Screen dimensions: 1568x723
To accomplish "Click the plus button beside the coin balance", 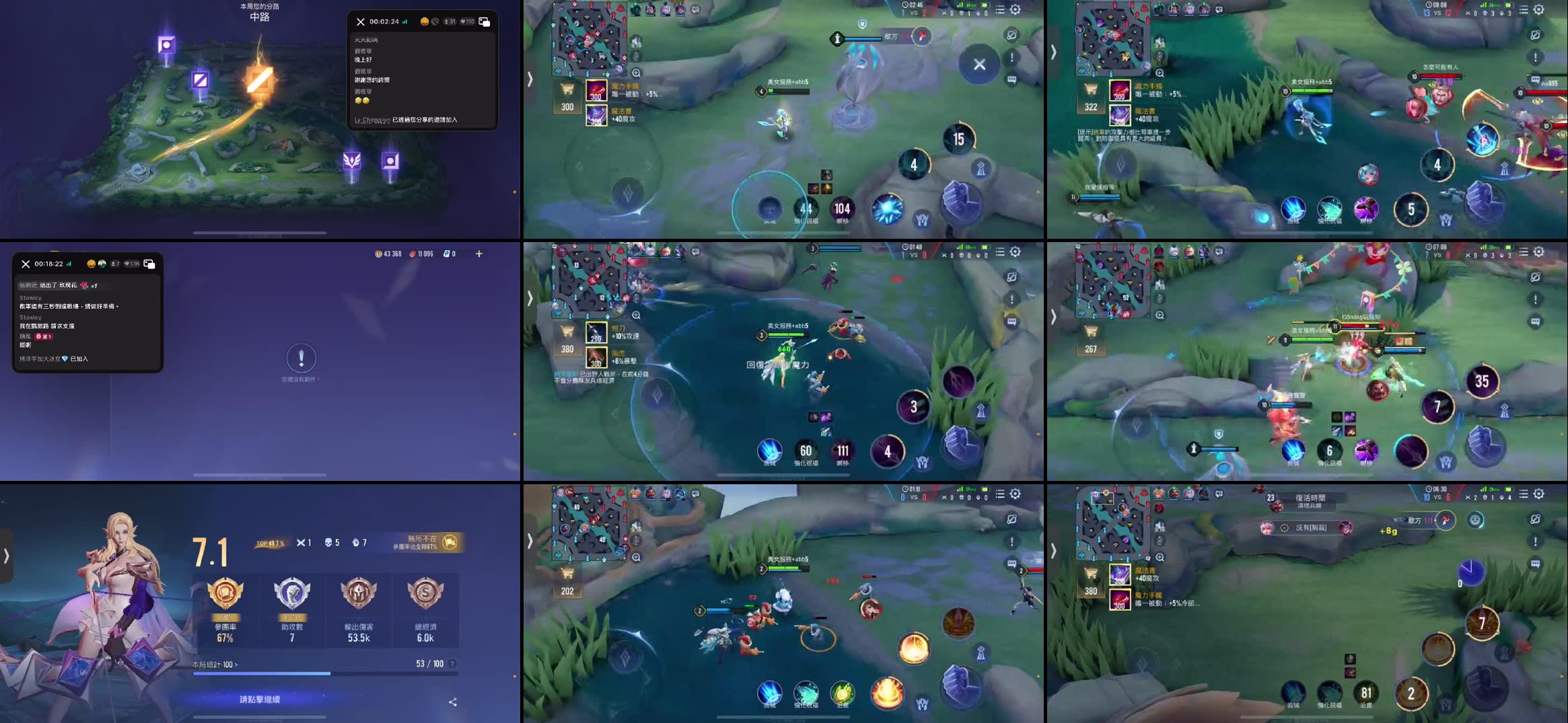I will coord(478,254).
